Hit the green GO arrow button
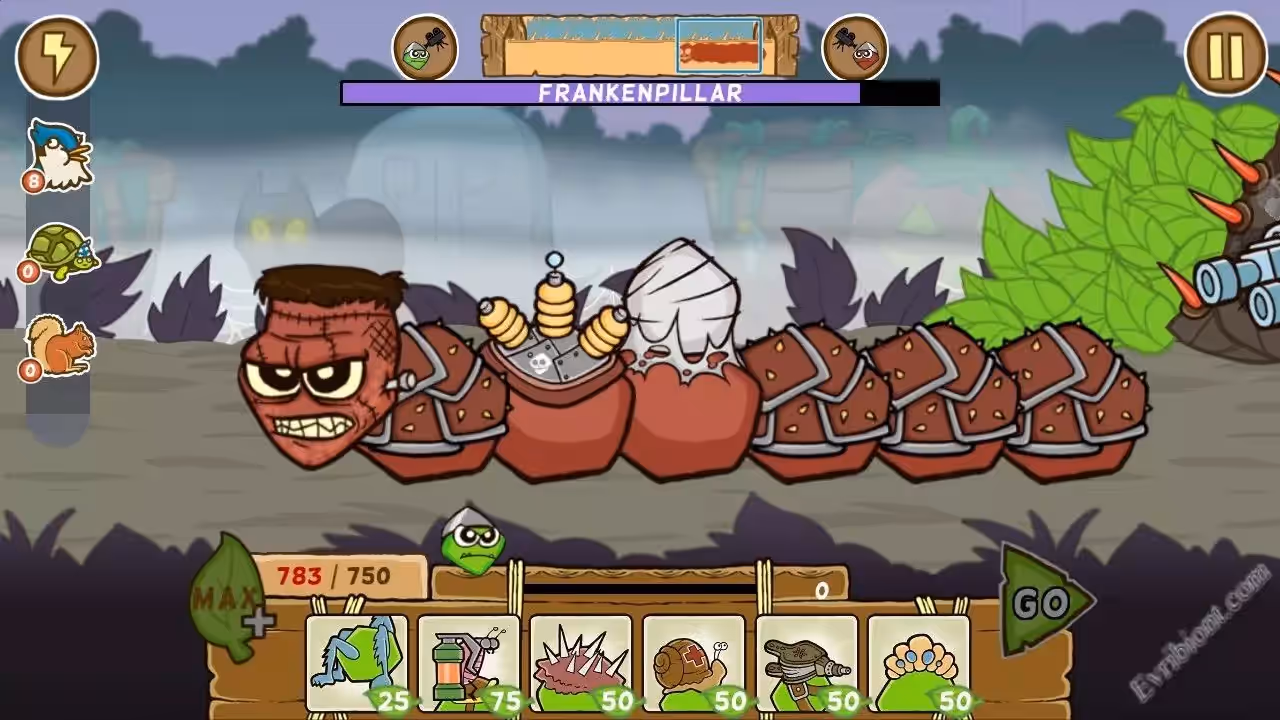The height and width of the screenshot is (720, 1280). 1043,602
